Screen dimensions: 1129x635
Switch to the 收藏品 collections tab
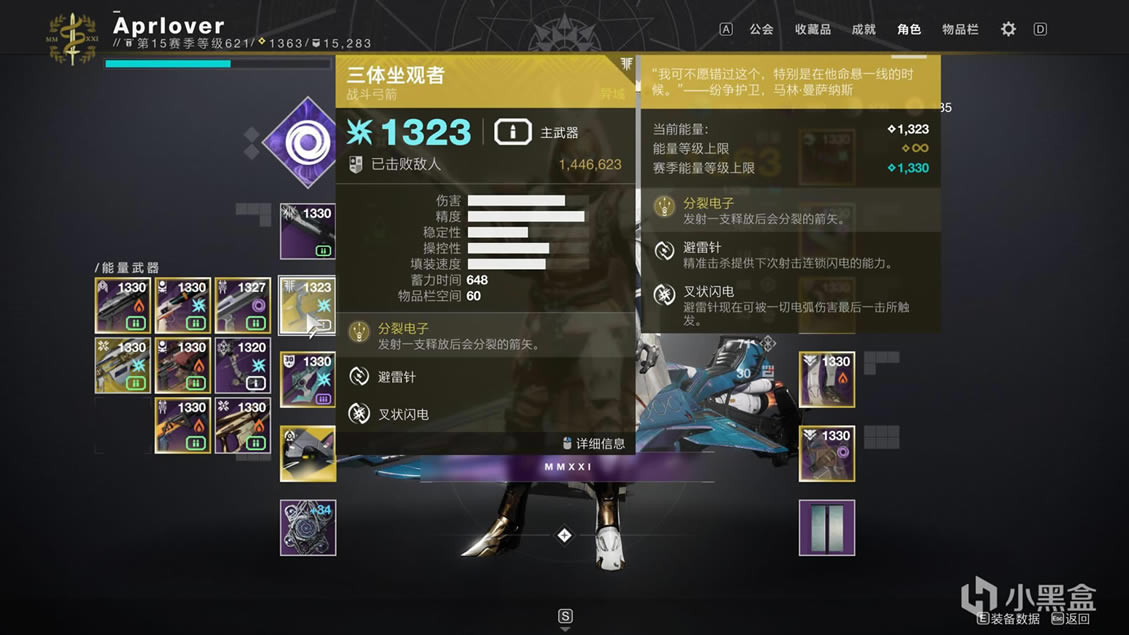(812, 29)
